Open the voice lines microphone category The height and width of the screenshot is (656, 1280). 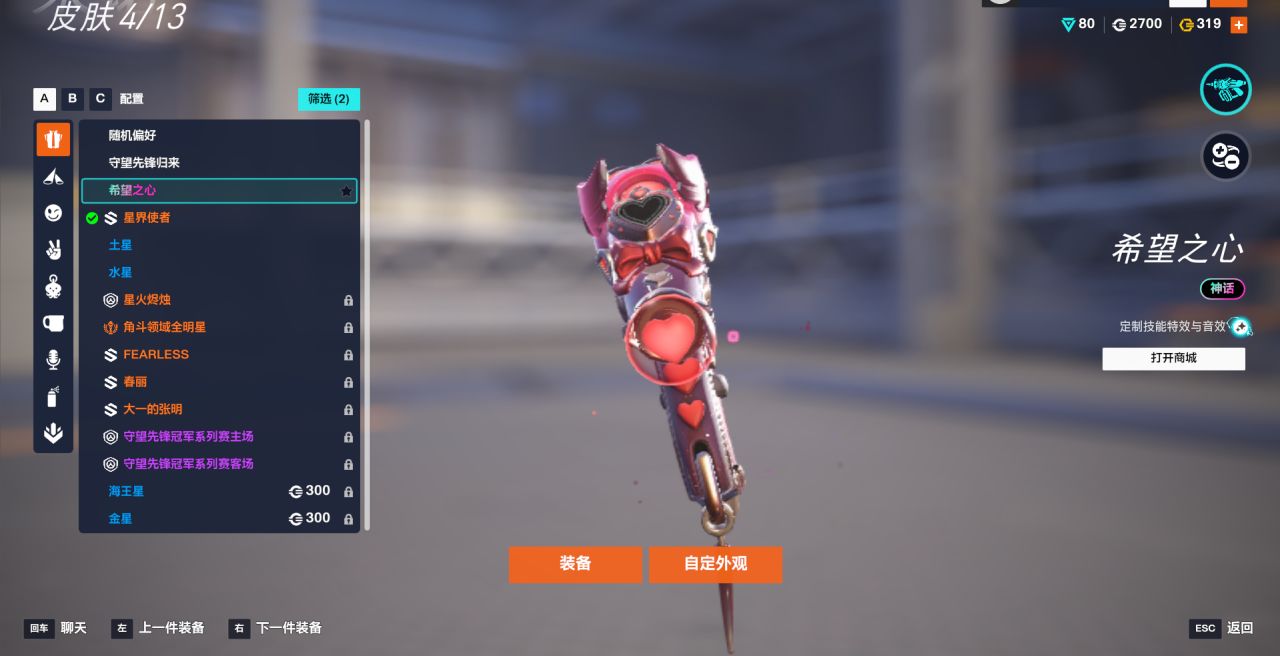53,360
